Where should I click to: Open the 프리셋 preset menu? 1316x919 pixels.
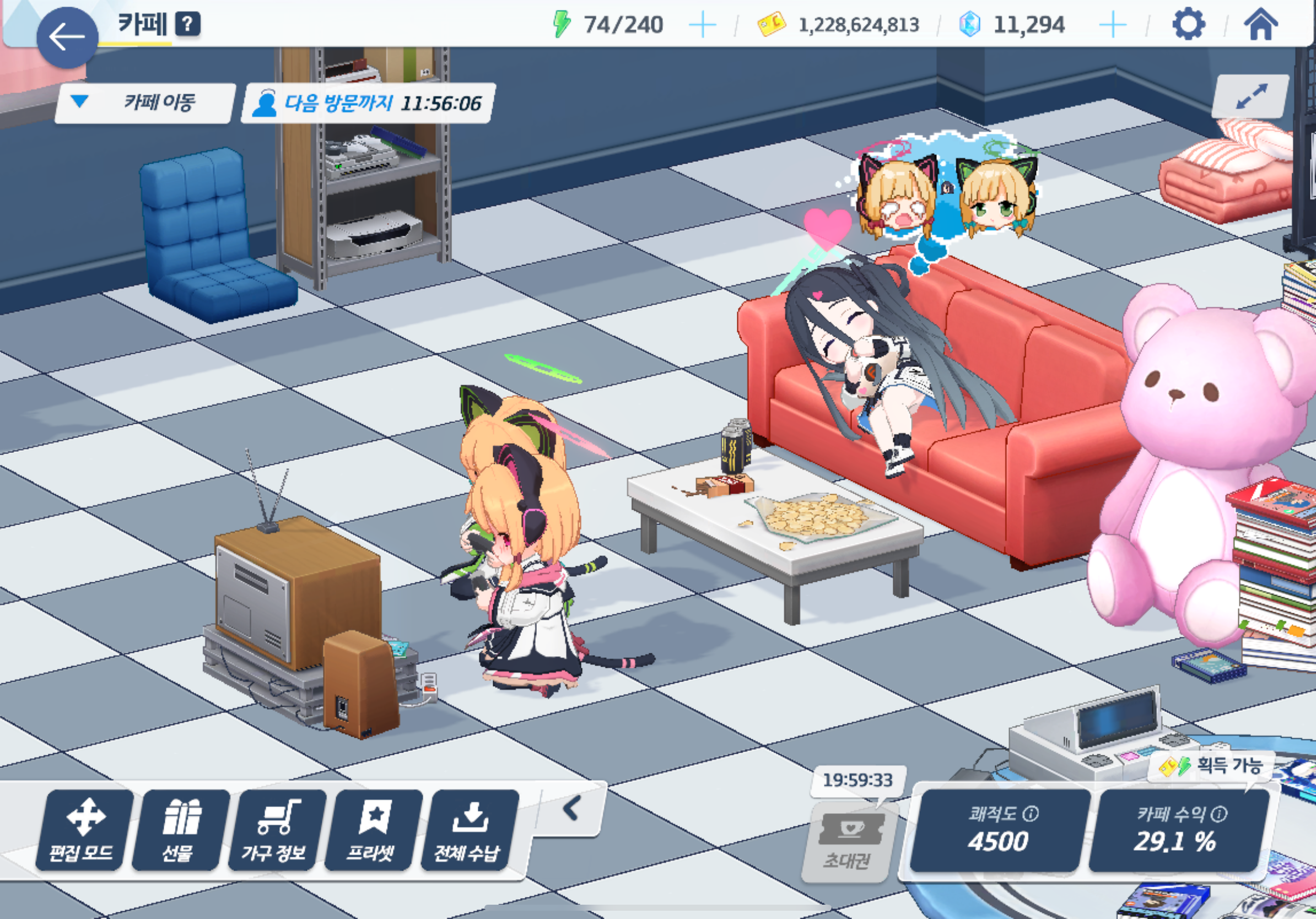click(373, 830)
